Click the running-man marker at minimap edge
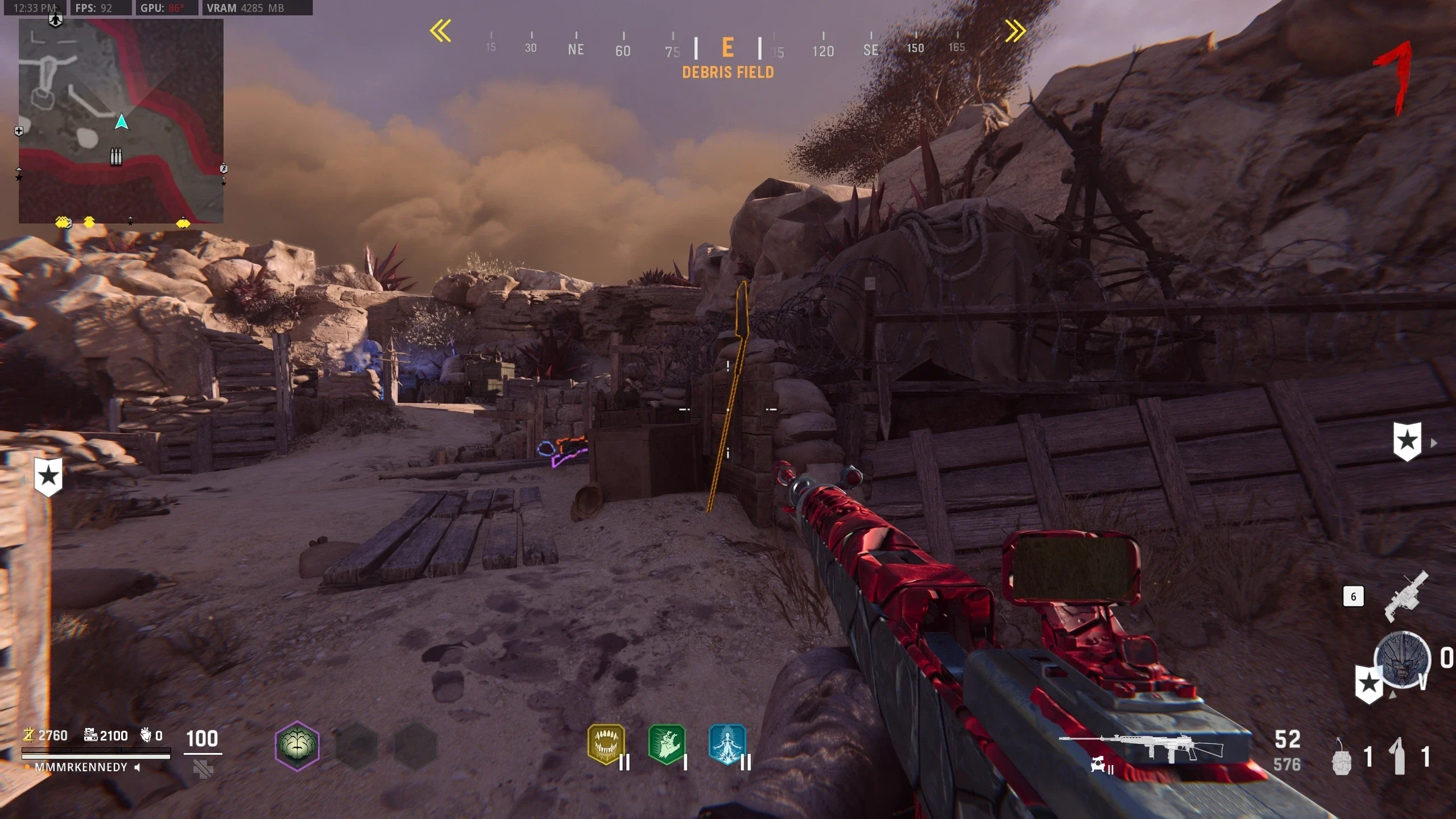 click(x=224, y=168)
